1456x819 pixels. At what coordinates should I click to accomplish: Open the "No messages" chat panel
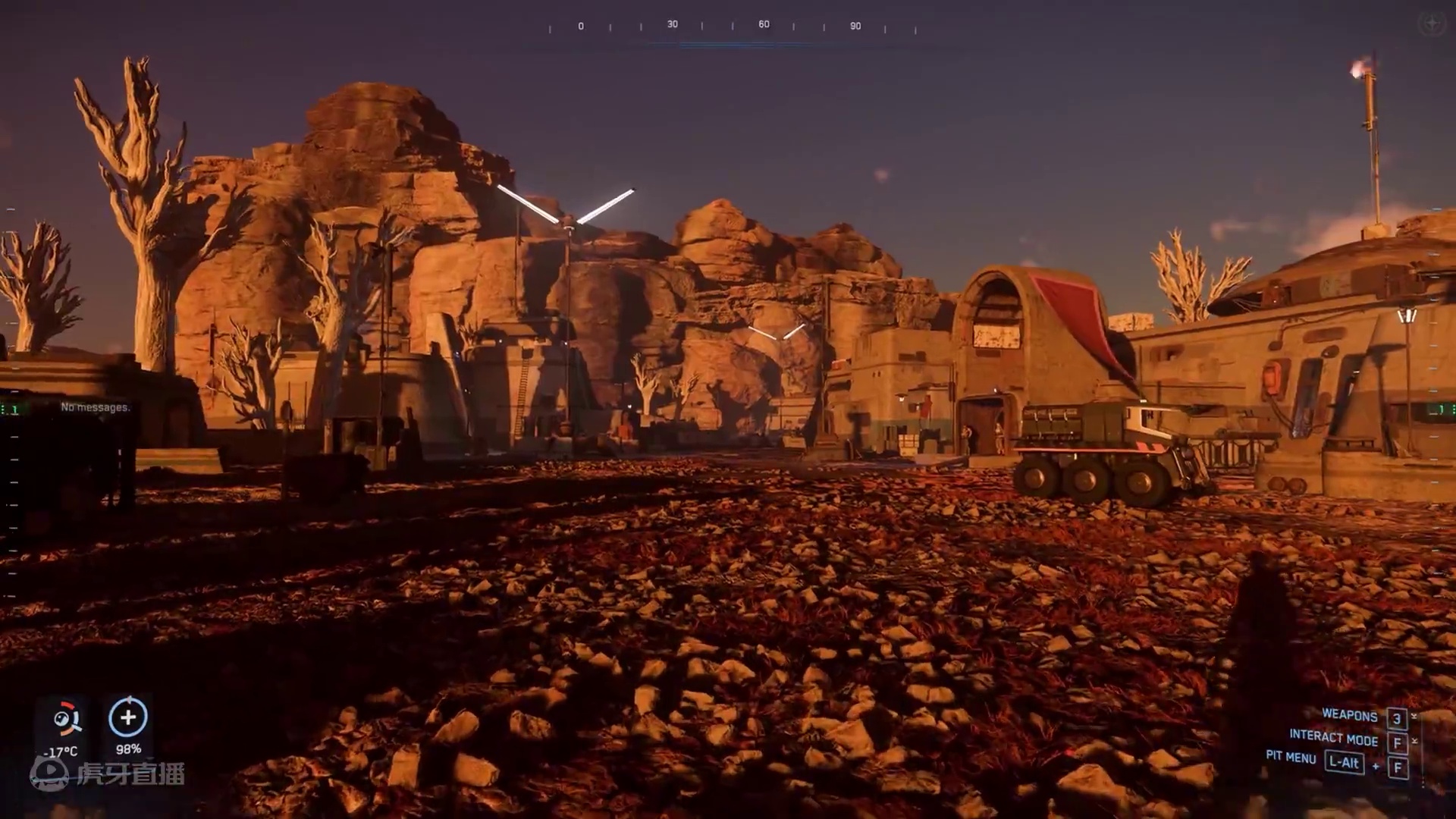point(95,407)
